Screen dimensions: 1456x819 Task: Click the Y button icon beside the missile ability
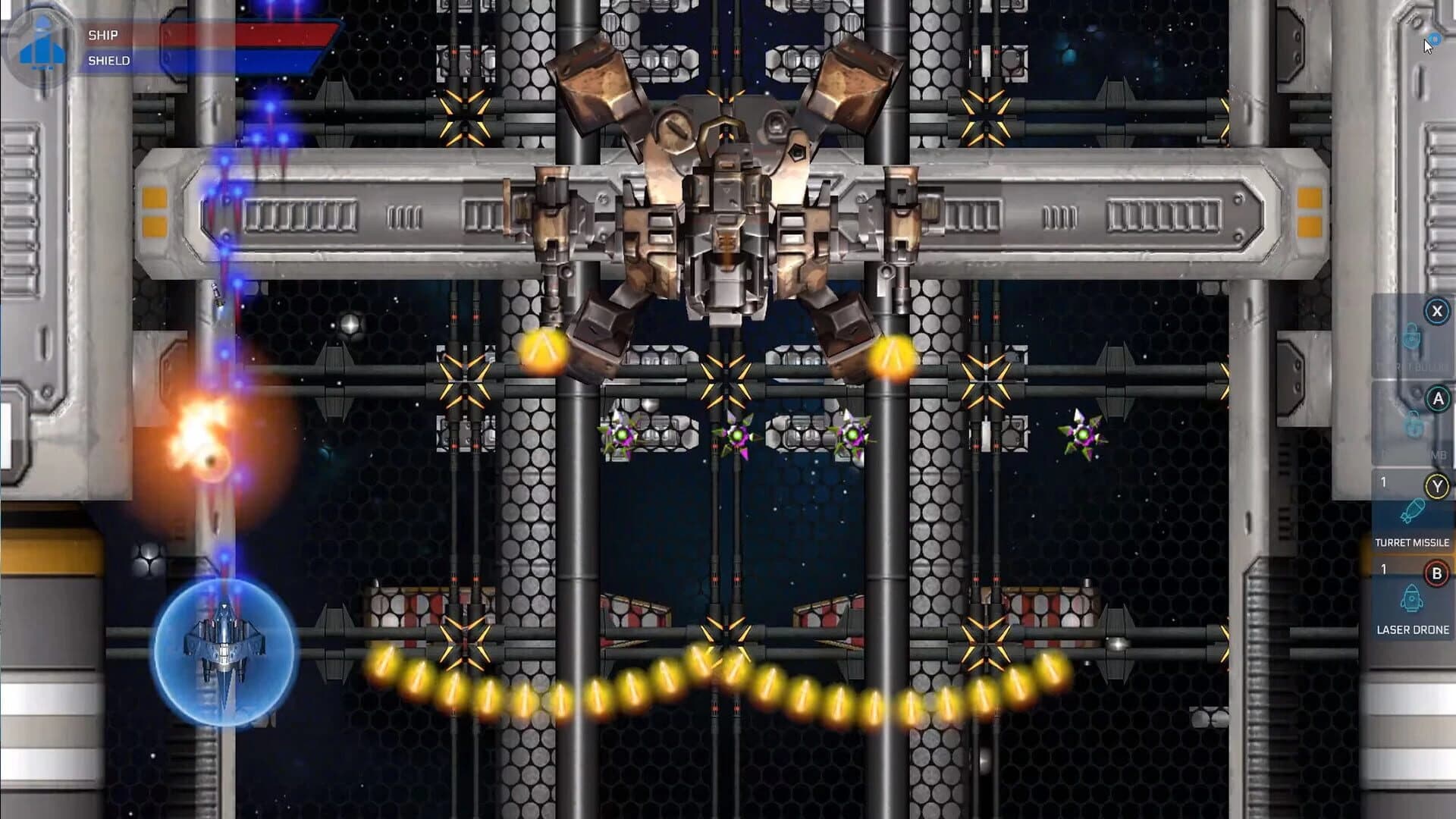tap(1437, 485)
